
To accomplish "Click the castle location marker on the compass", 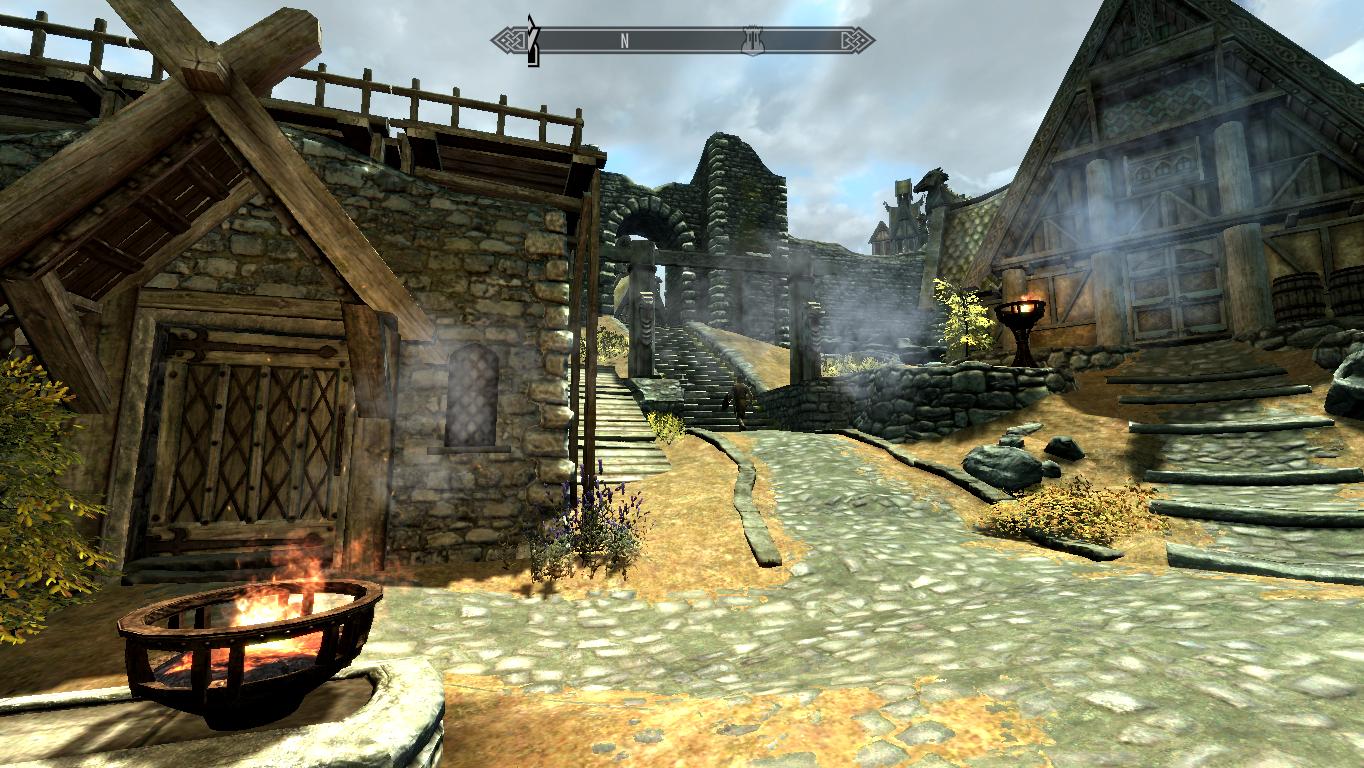I will 751,41.
